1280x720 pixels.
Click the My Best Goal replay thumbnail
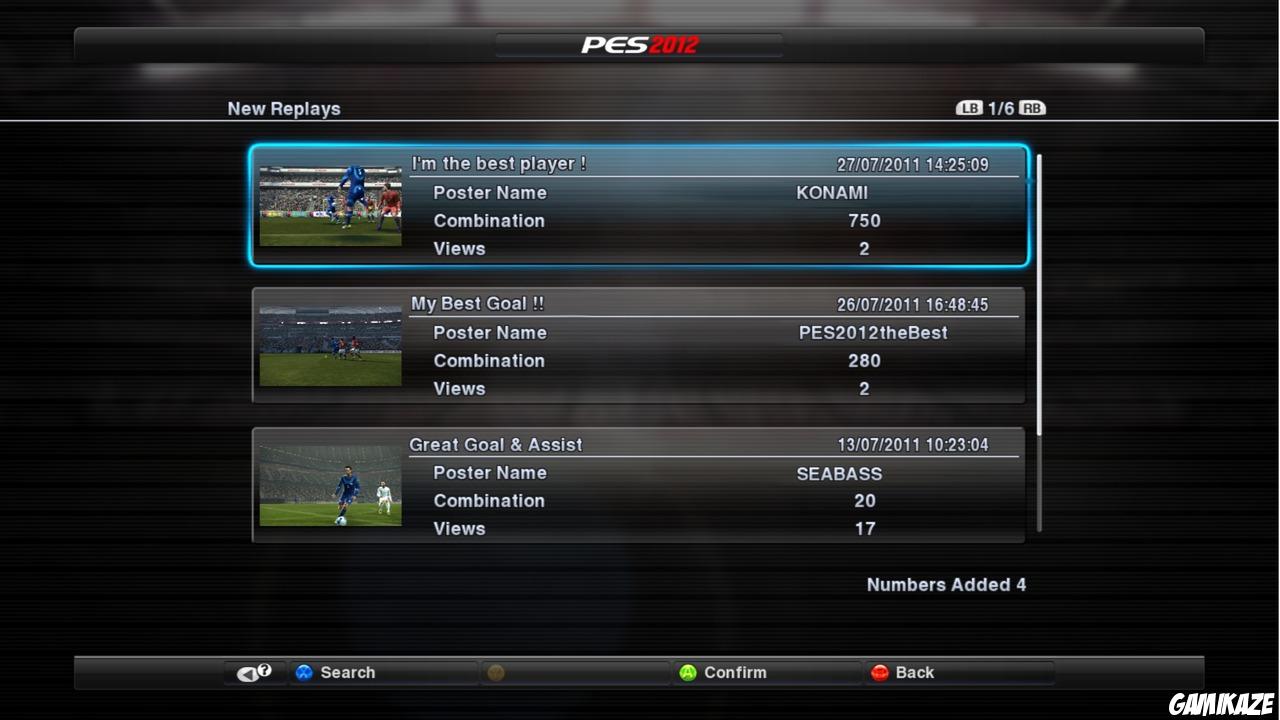[x=331, y=345]
